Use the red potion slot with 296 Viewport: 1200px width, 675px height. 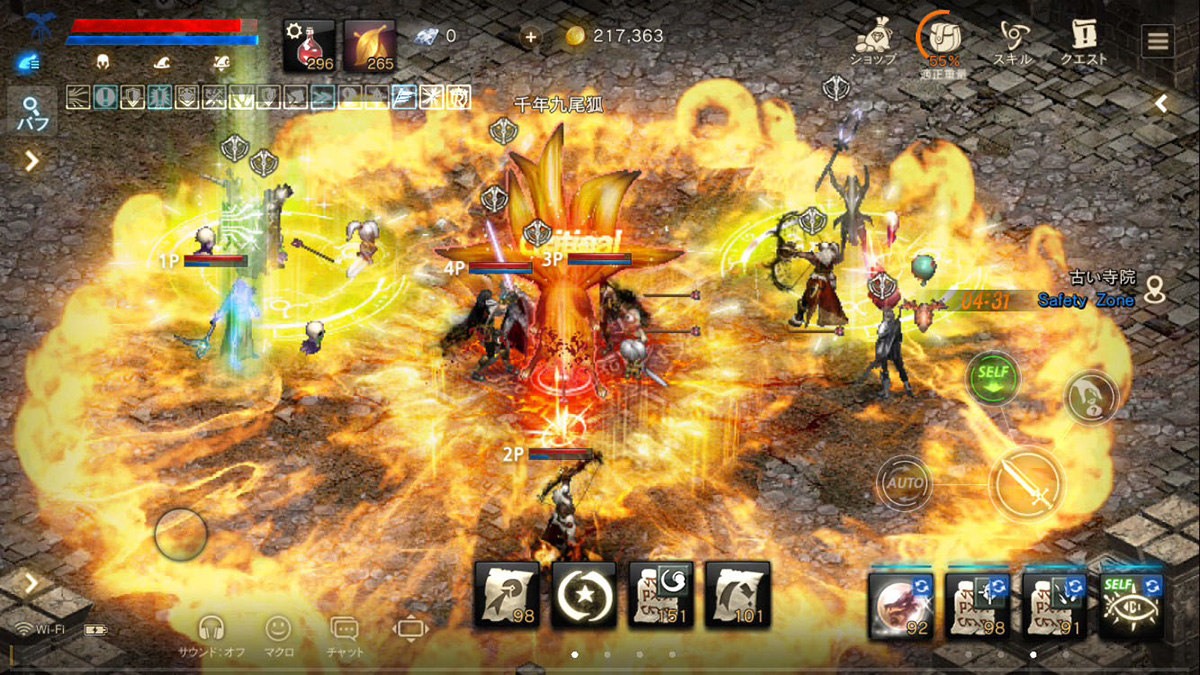click(309, 46)
